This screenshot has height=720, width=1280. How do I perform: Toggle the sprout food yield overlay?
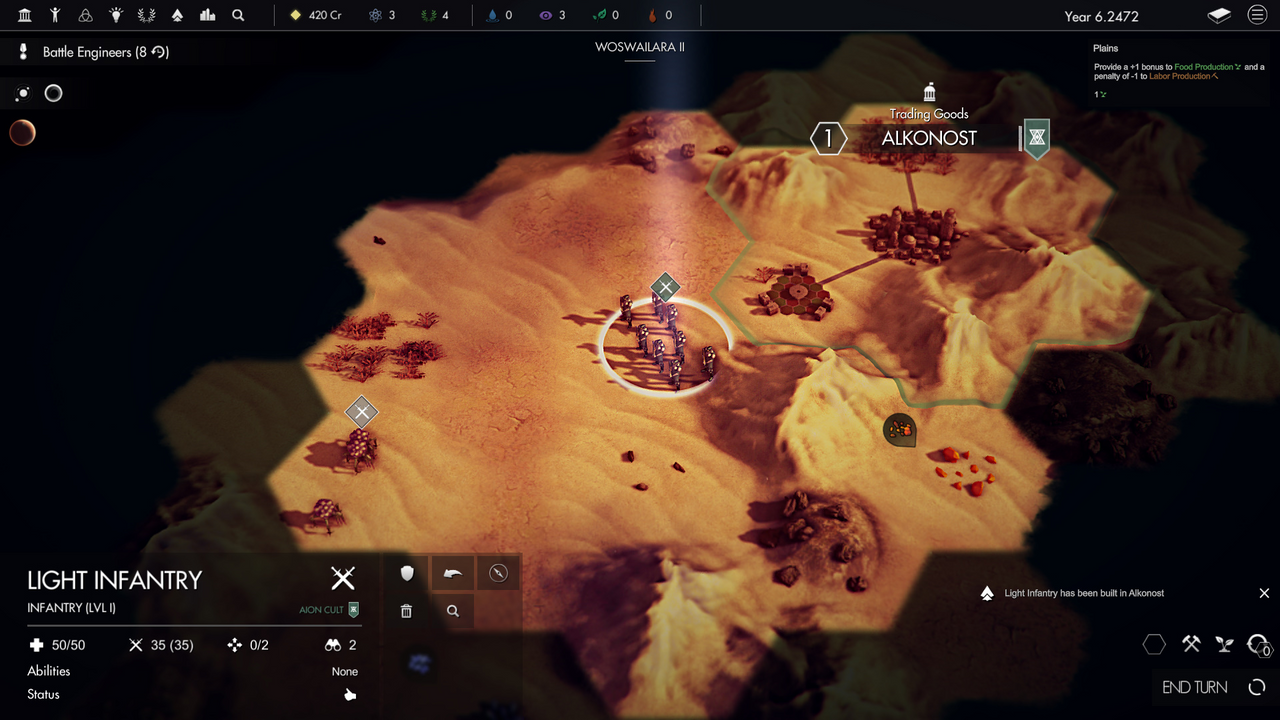(1224, 644)
